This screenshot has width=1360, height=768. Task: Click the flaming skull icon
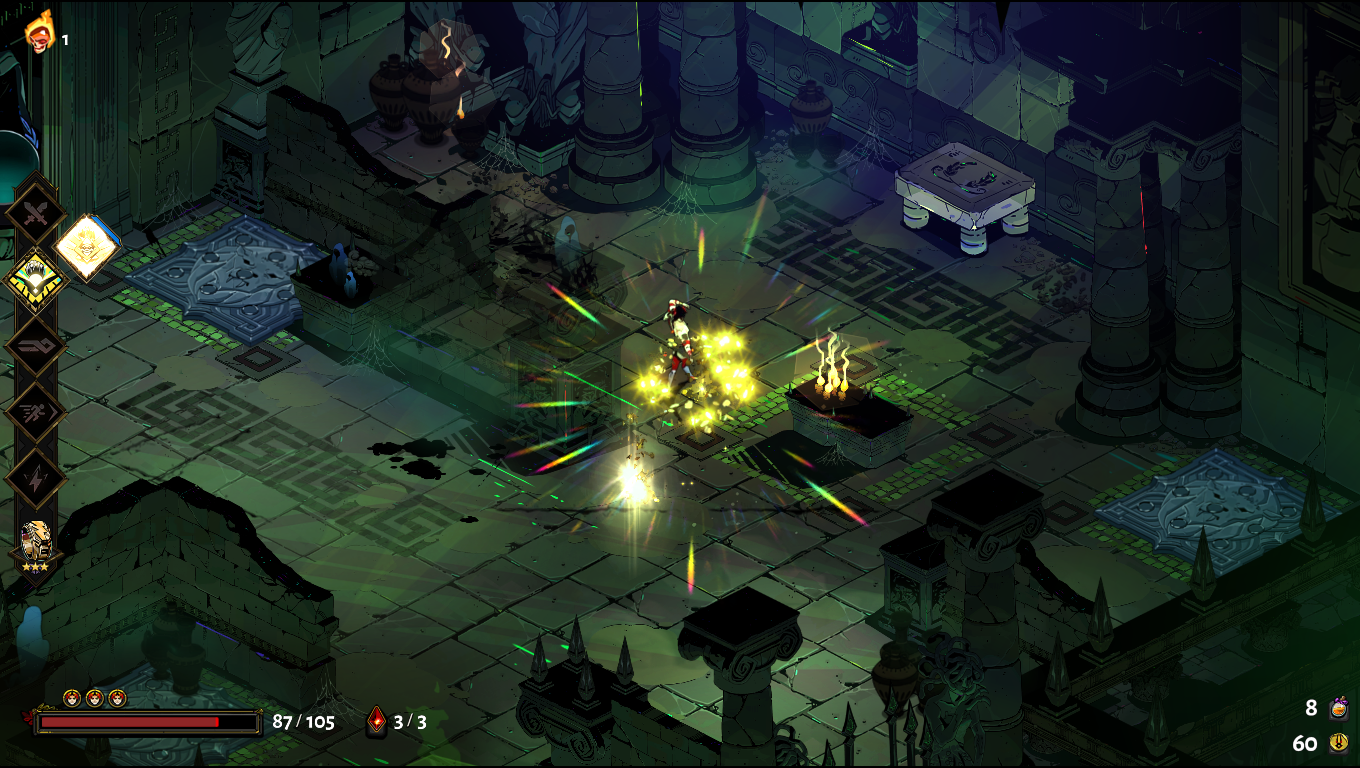coord(39,32)
